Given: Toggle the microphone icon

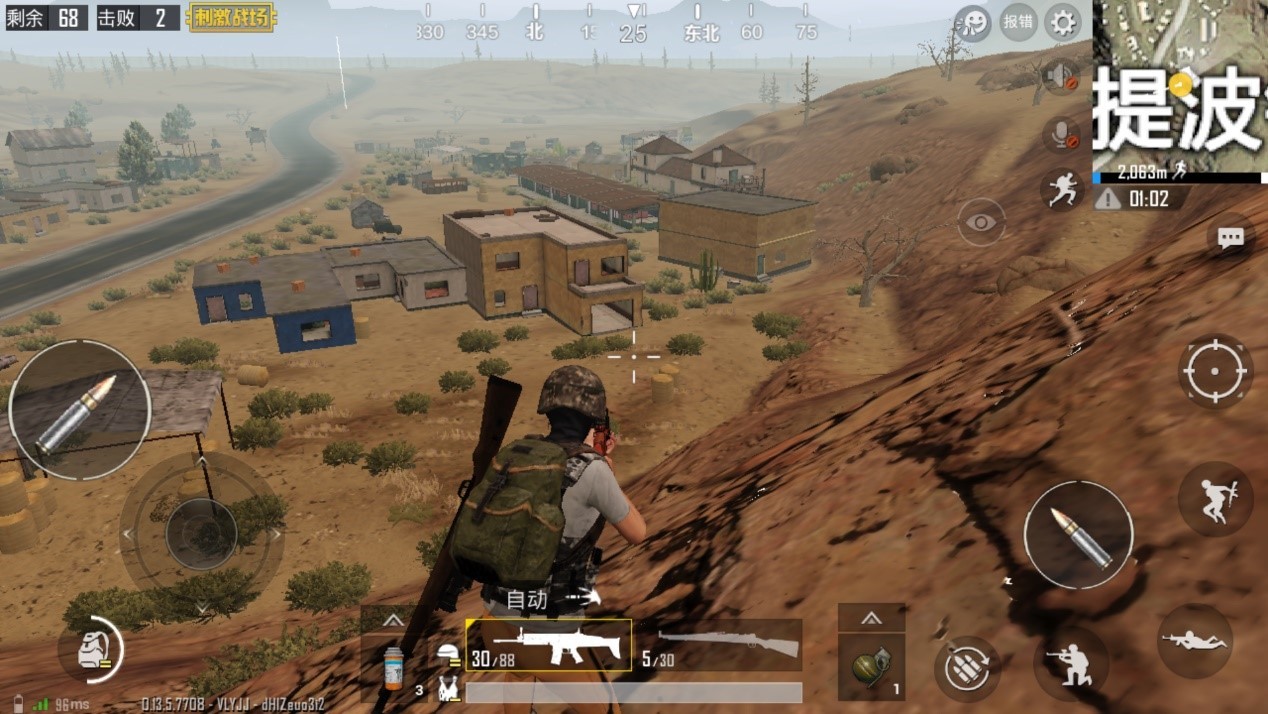Looking at the screenshot, I should click(x=1060, y=135).
